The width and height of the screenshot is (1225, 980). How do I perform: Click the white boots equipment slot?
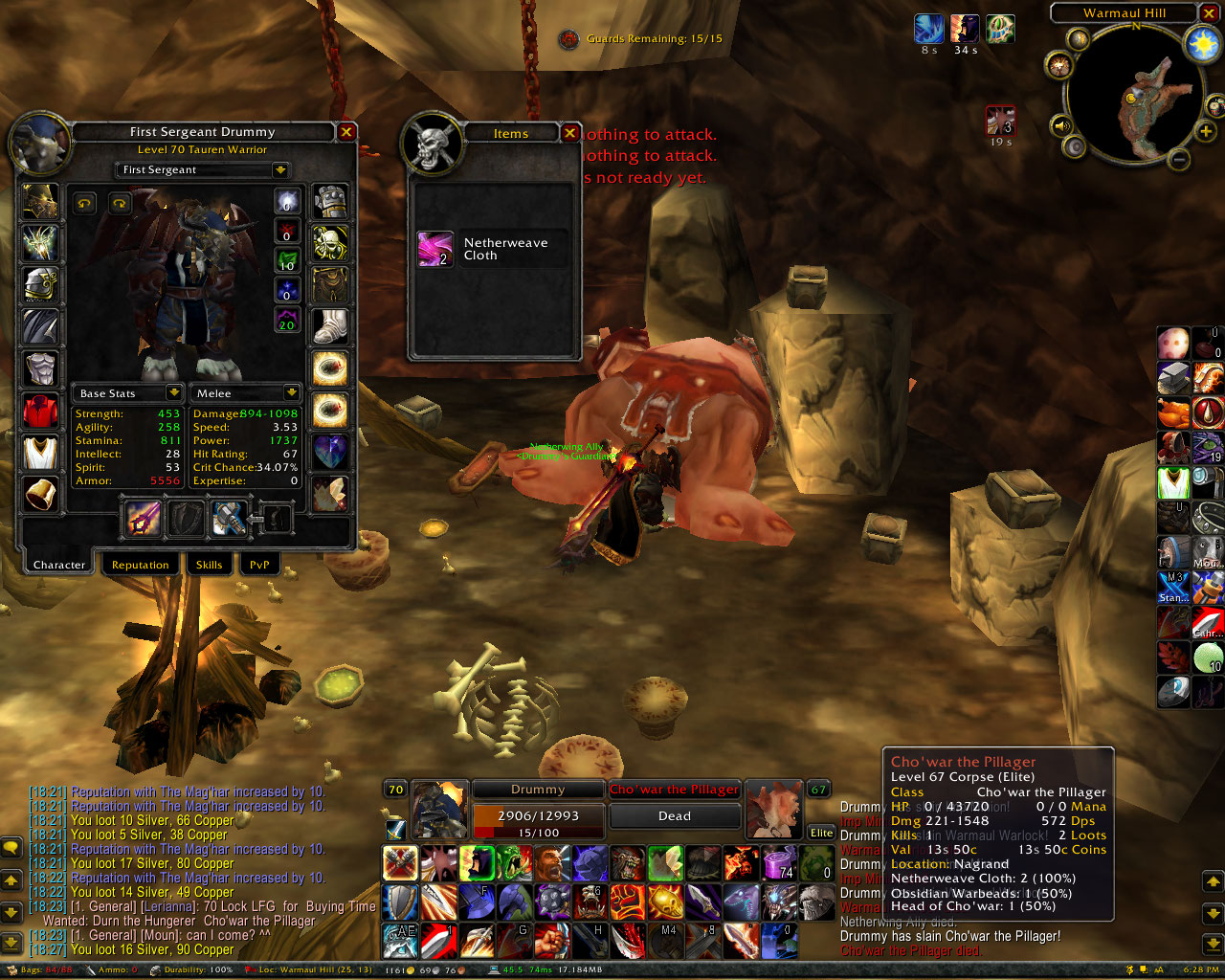point(330,326)
